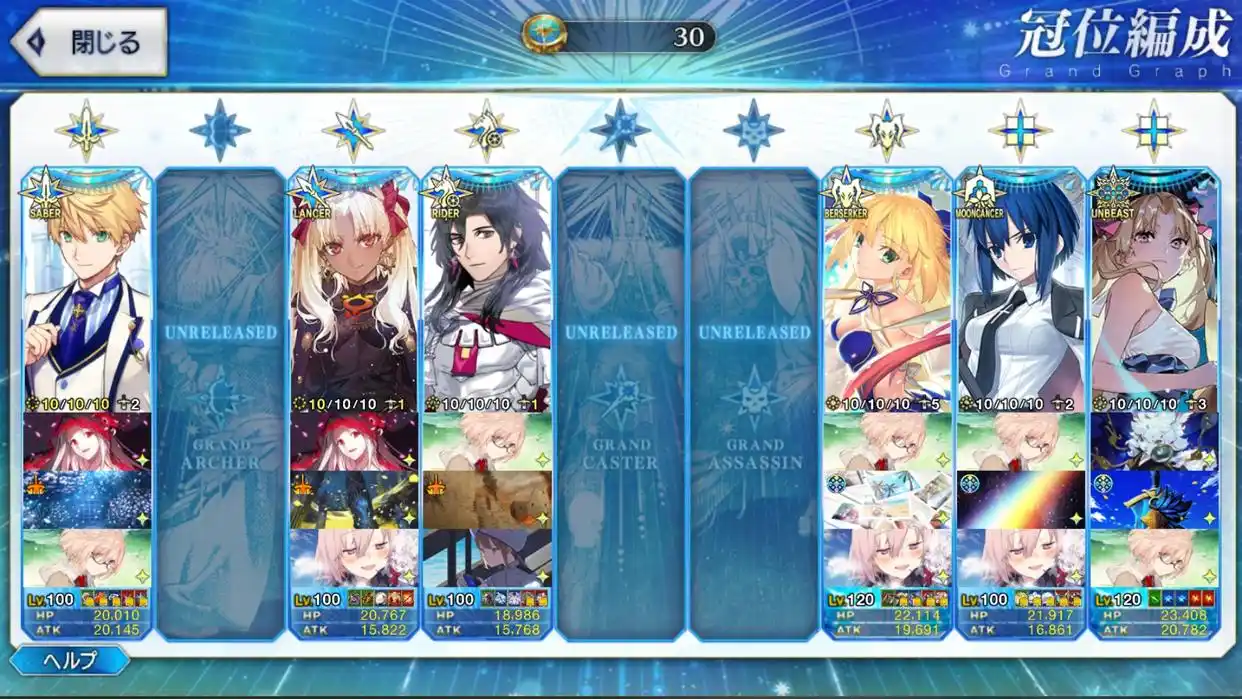Click the unreleased Grand Assassin slot
The width and height of the screenshot is (1242, 699).
point(754,400)
